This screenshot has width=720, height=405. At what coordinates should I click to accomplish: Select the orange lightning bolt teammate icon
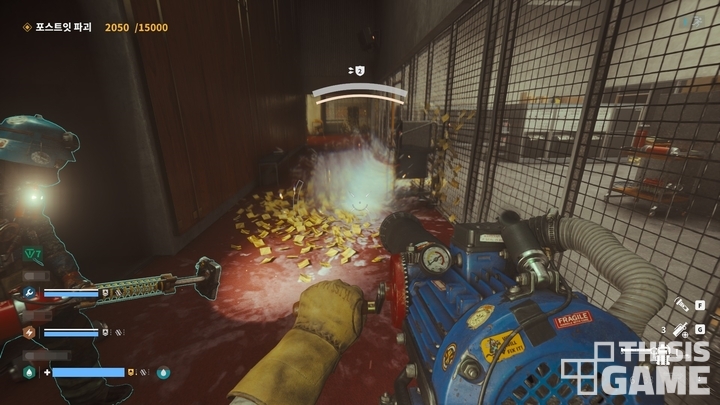pos(29,332)
